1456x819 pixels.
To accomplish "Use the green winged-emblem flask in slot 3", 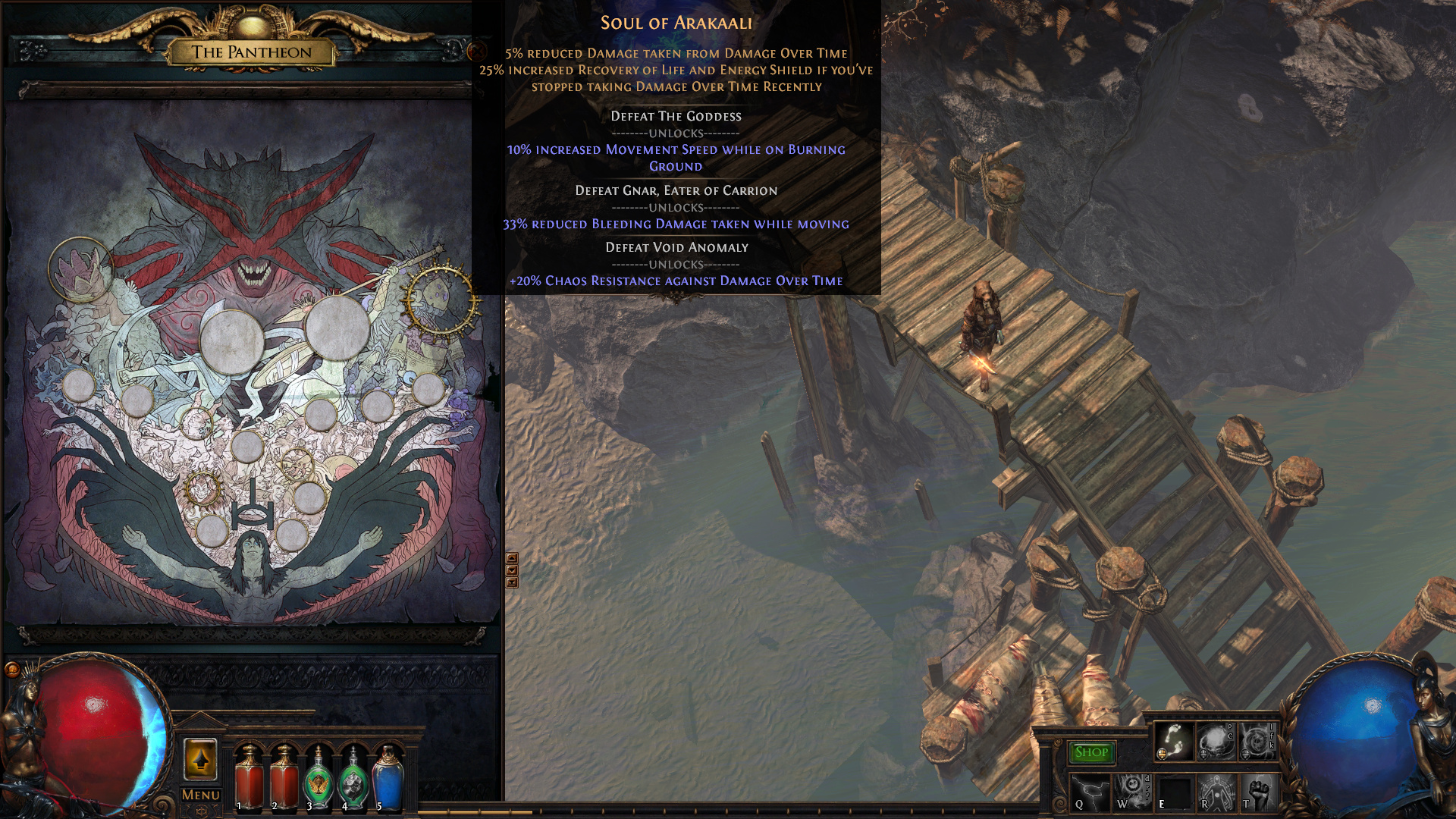I will pos(318,777).
